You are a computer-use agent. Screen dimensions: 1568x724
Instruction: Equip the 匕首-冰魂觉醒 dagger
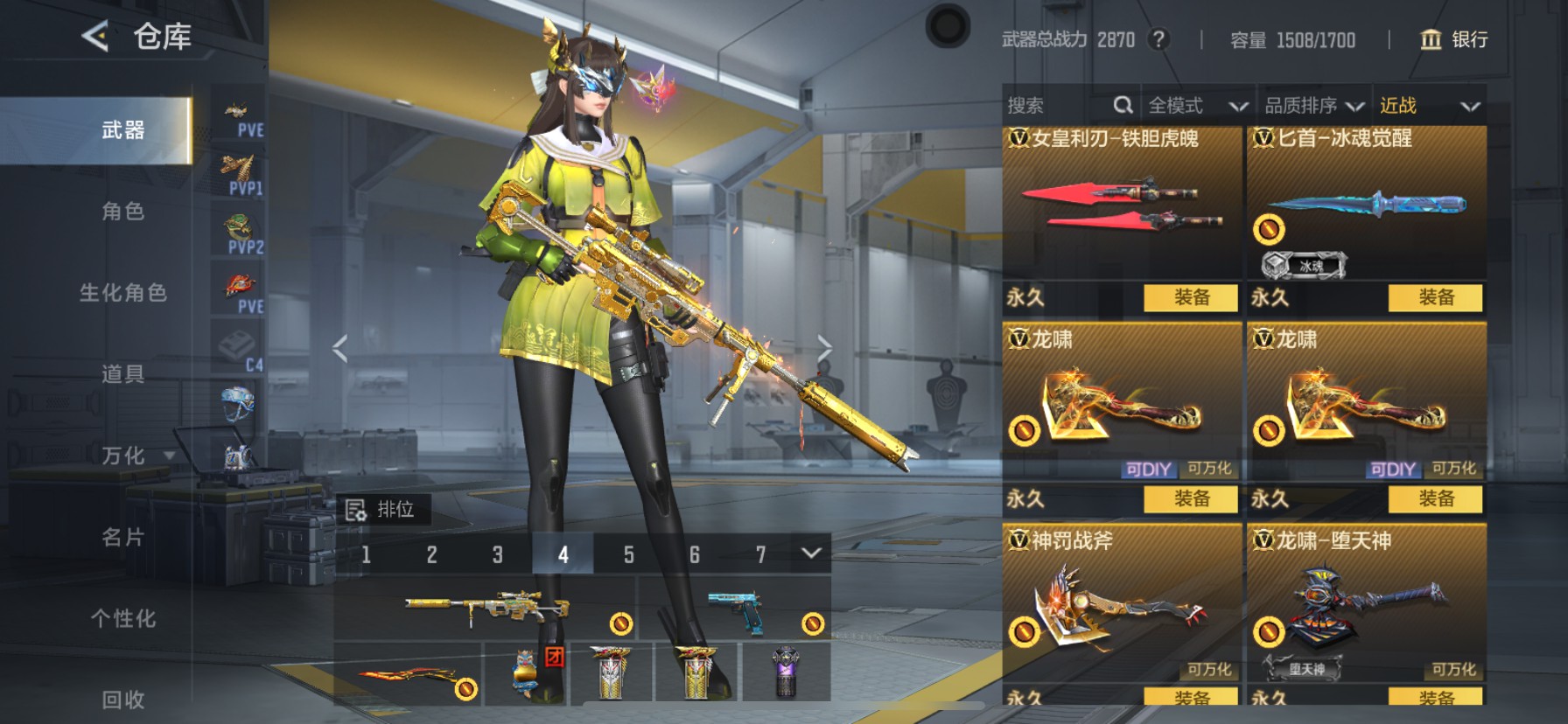coord(1435,297)
